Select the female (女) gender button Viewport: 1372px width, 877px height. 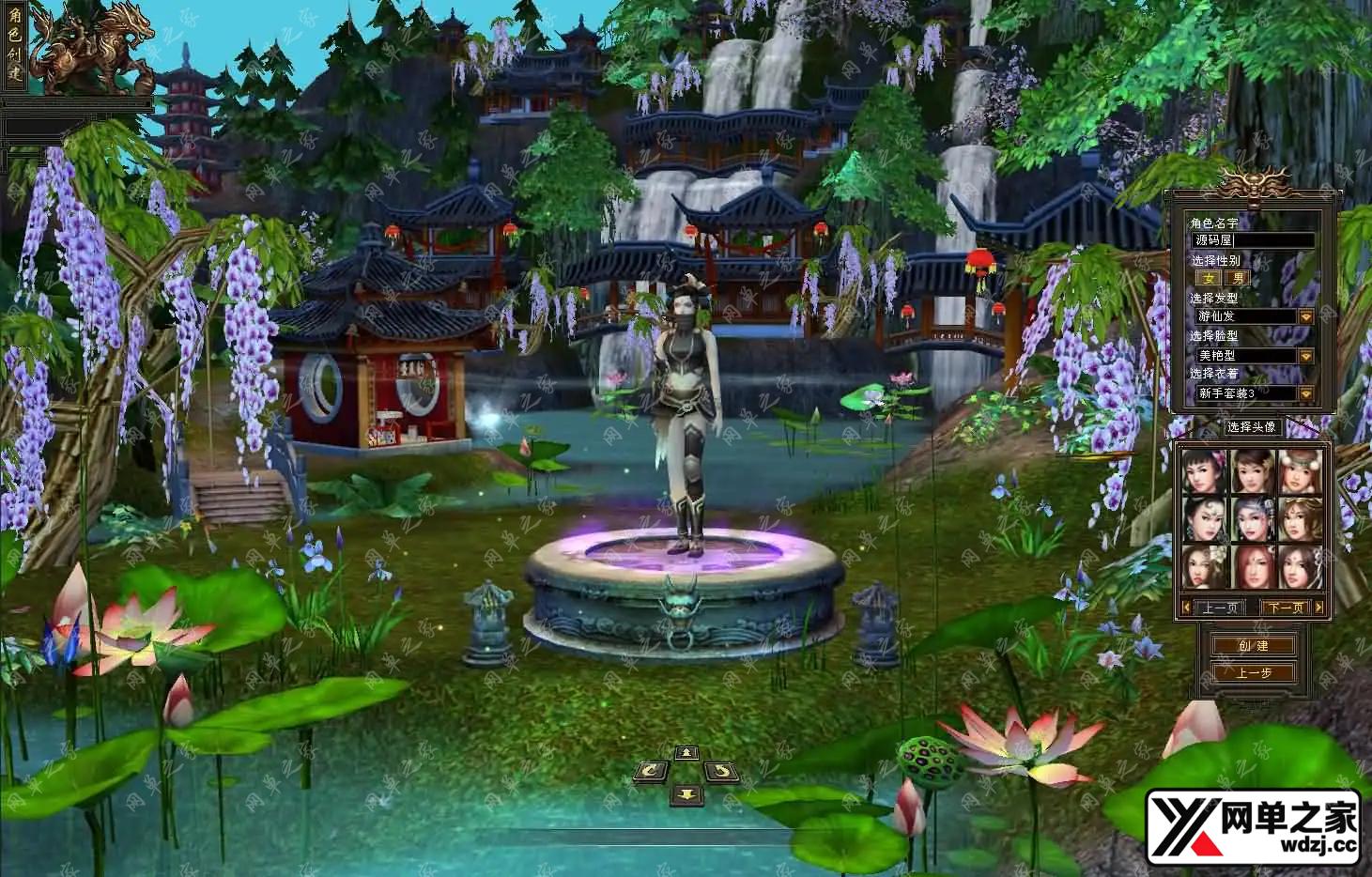(x=1209, y=278)
